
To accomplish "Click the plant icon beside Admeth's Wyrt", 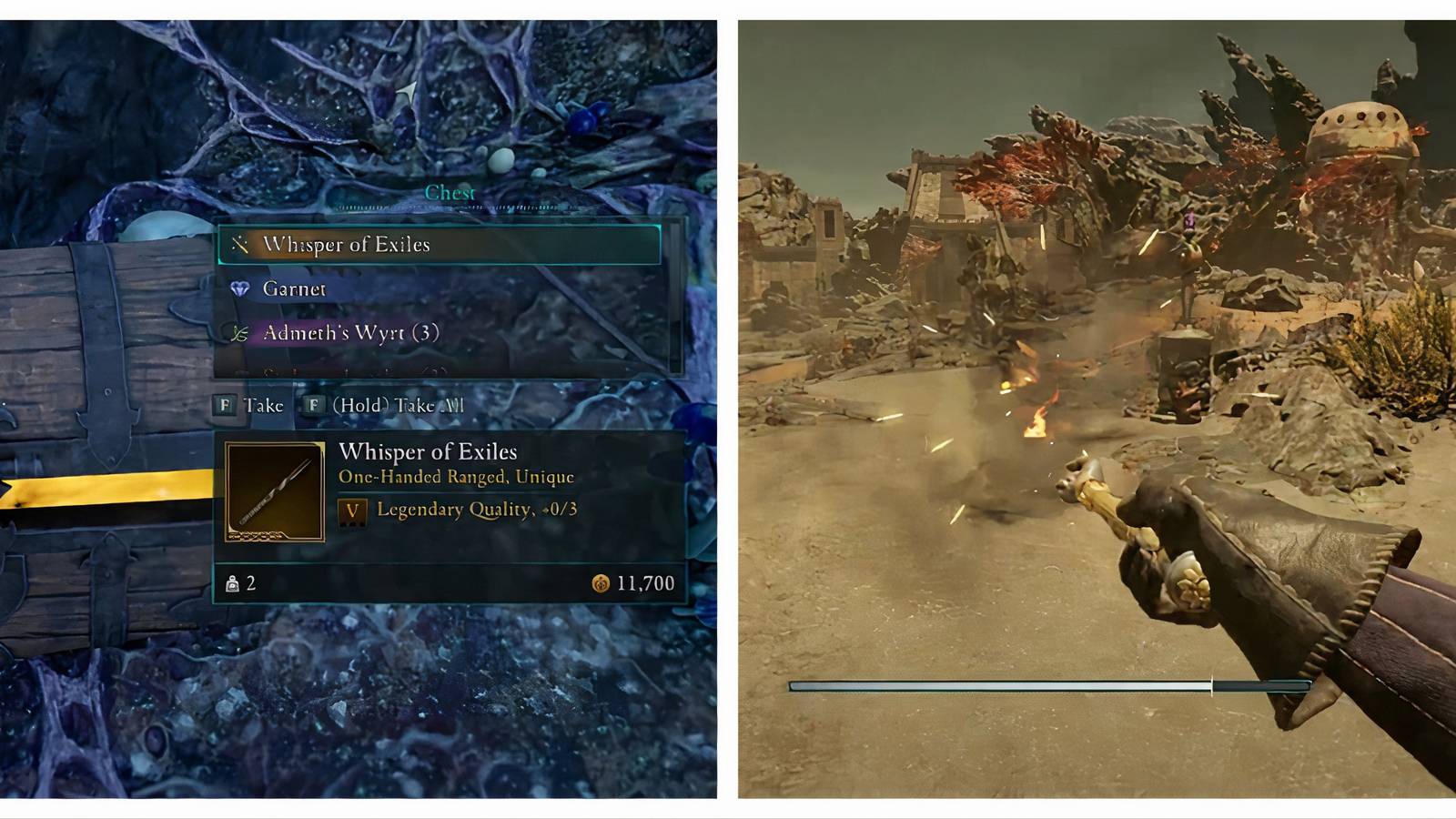I will click(239, 333).
